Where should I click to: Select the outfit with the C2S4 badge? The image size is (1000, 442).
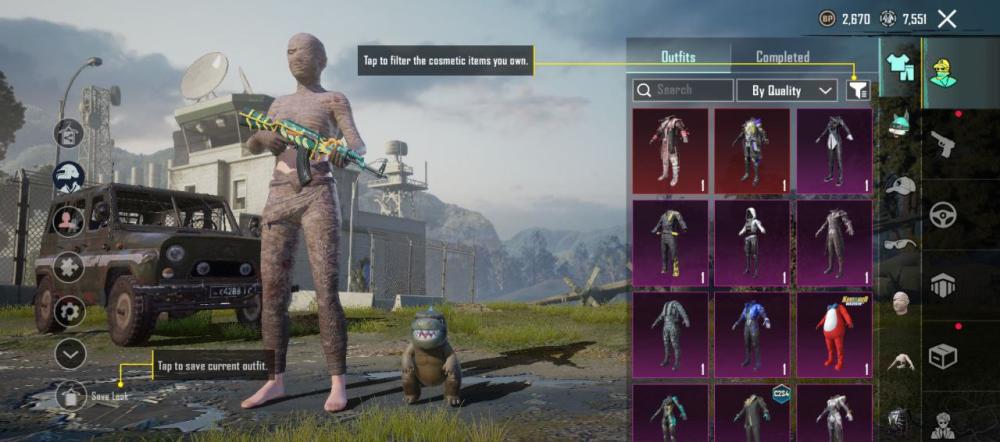(752, 412)
